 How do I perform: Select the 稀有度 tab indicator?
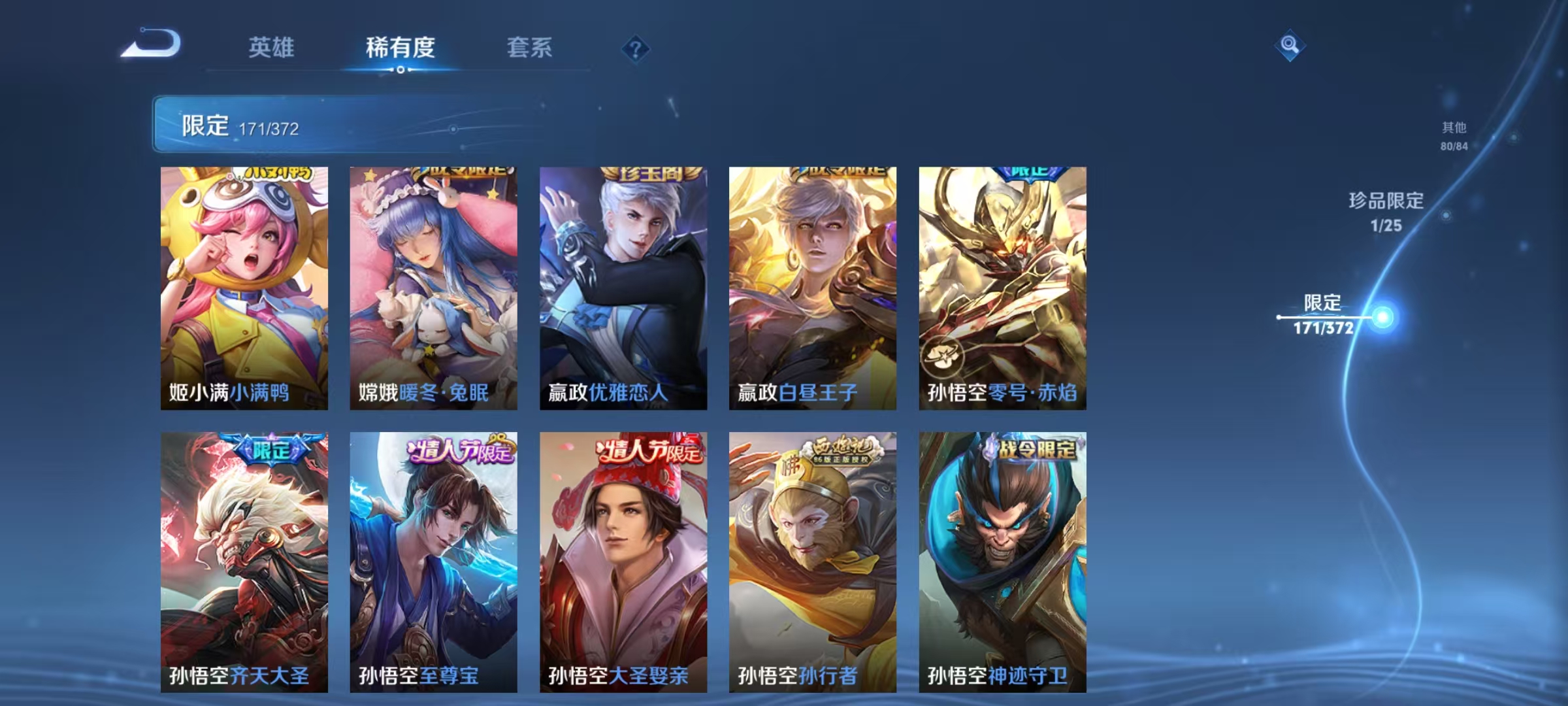point(401,49)
